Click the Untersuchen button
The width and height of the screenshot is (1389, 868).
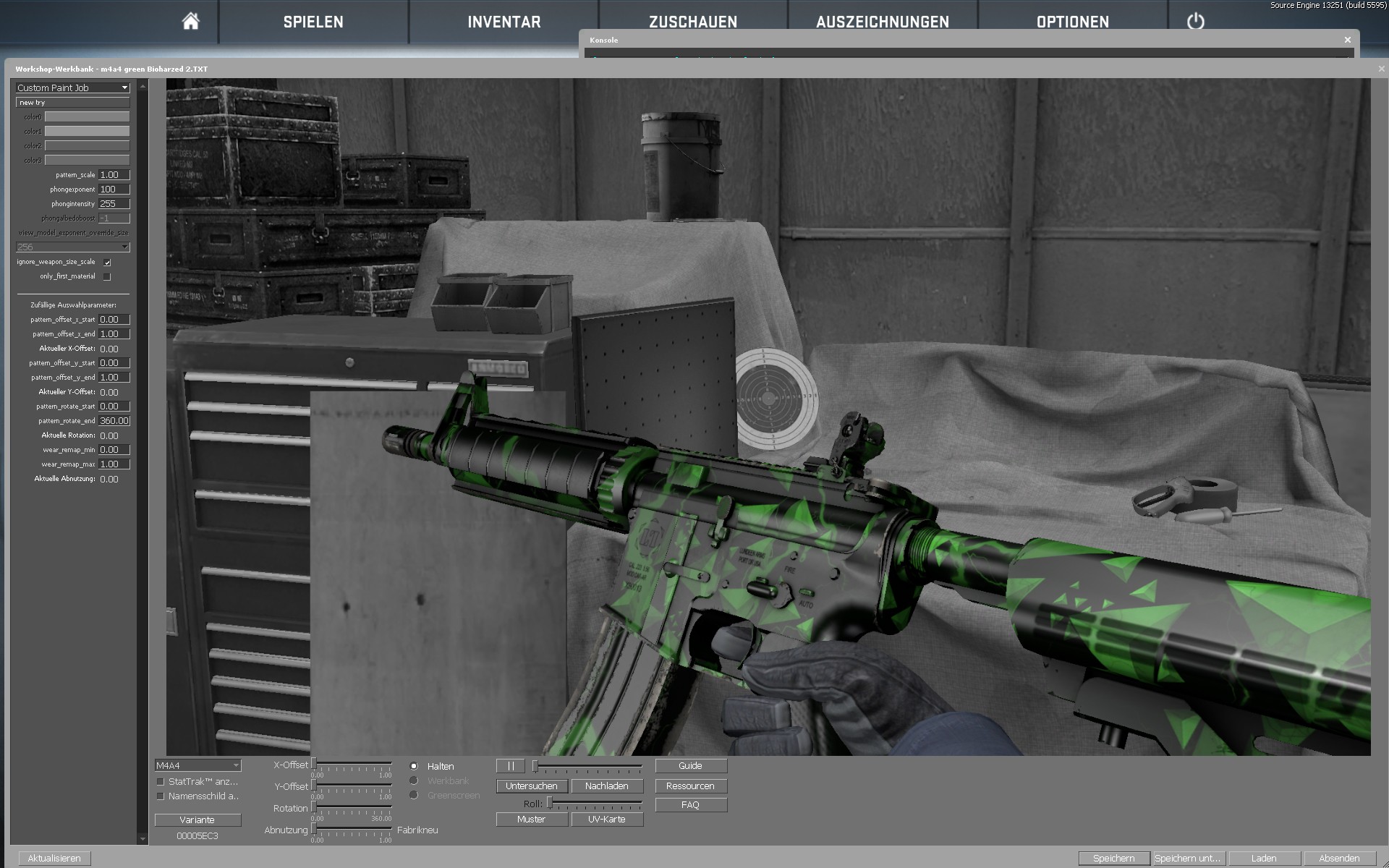(x=532, y=786)
